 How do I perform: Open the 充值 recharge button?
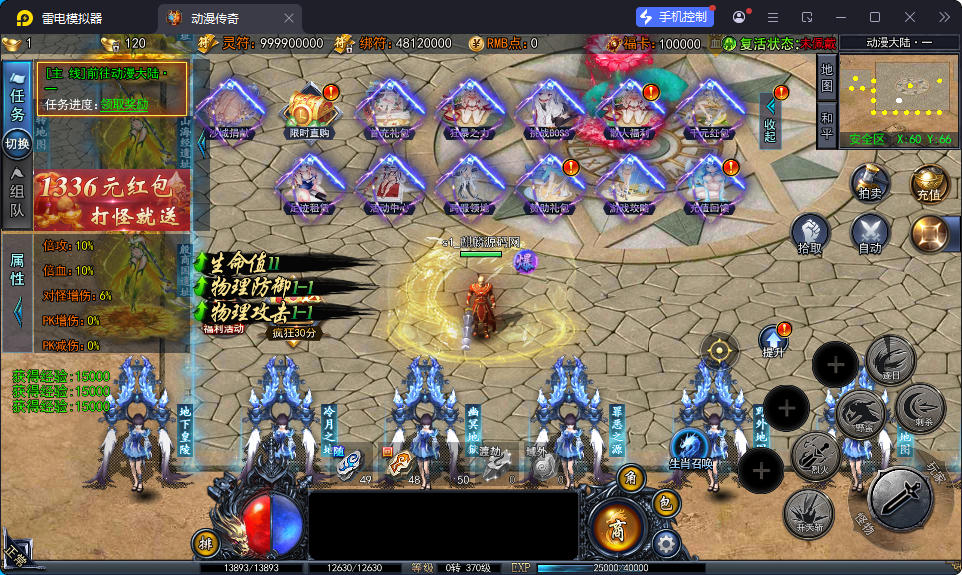929,184
